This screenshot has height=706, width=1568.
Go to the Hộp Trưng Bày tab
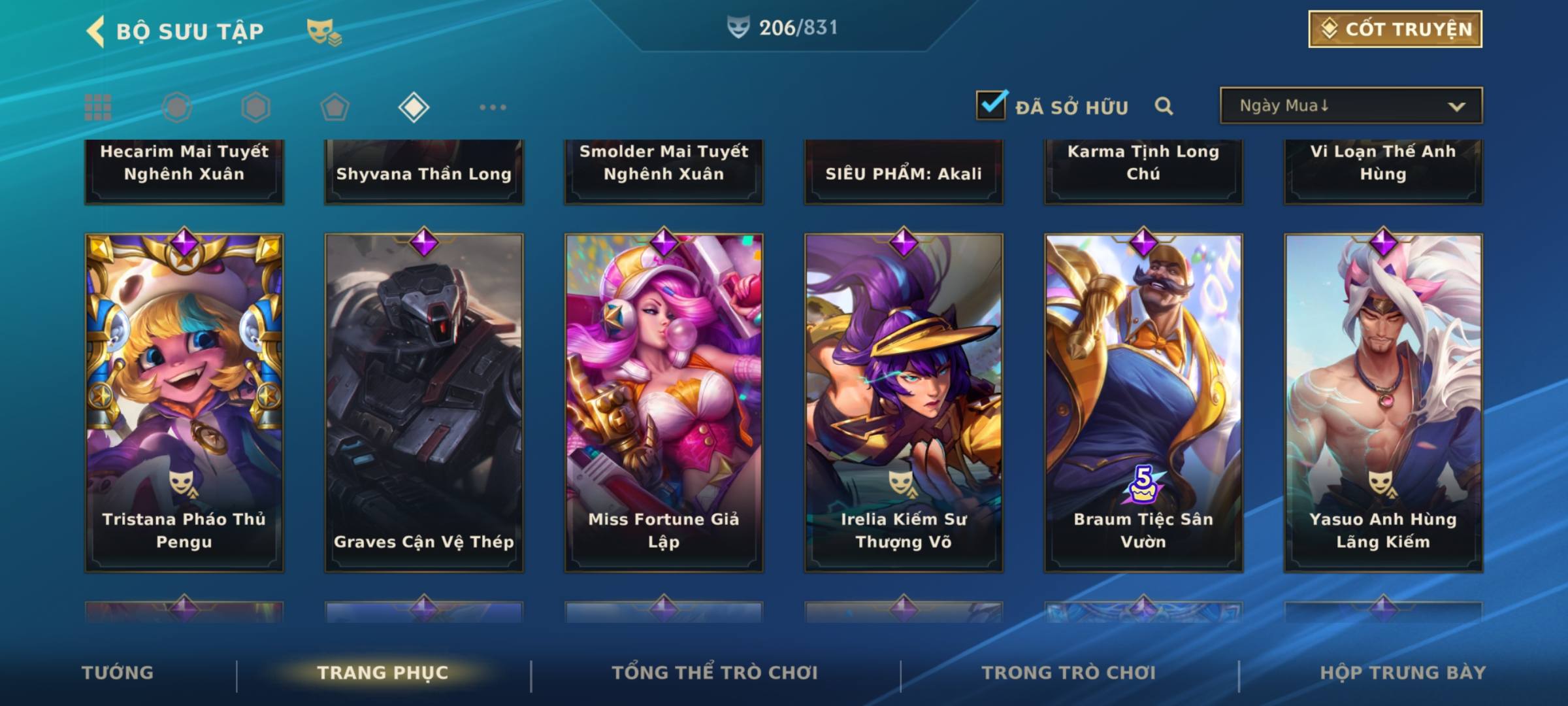[x=1403, y=673]
